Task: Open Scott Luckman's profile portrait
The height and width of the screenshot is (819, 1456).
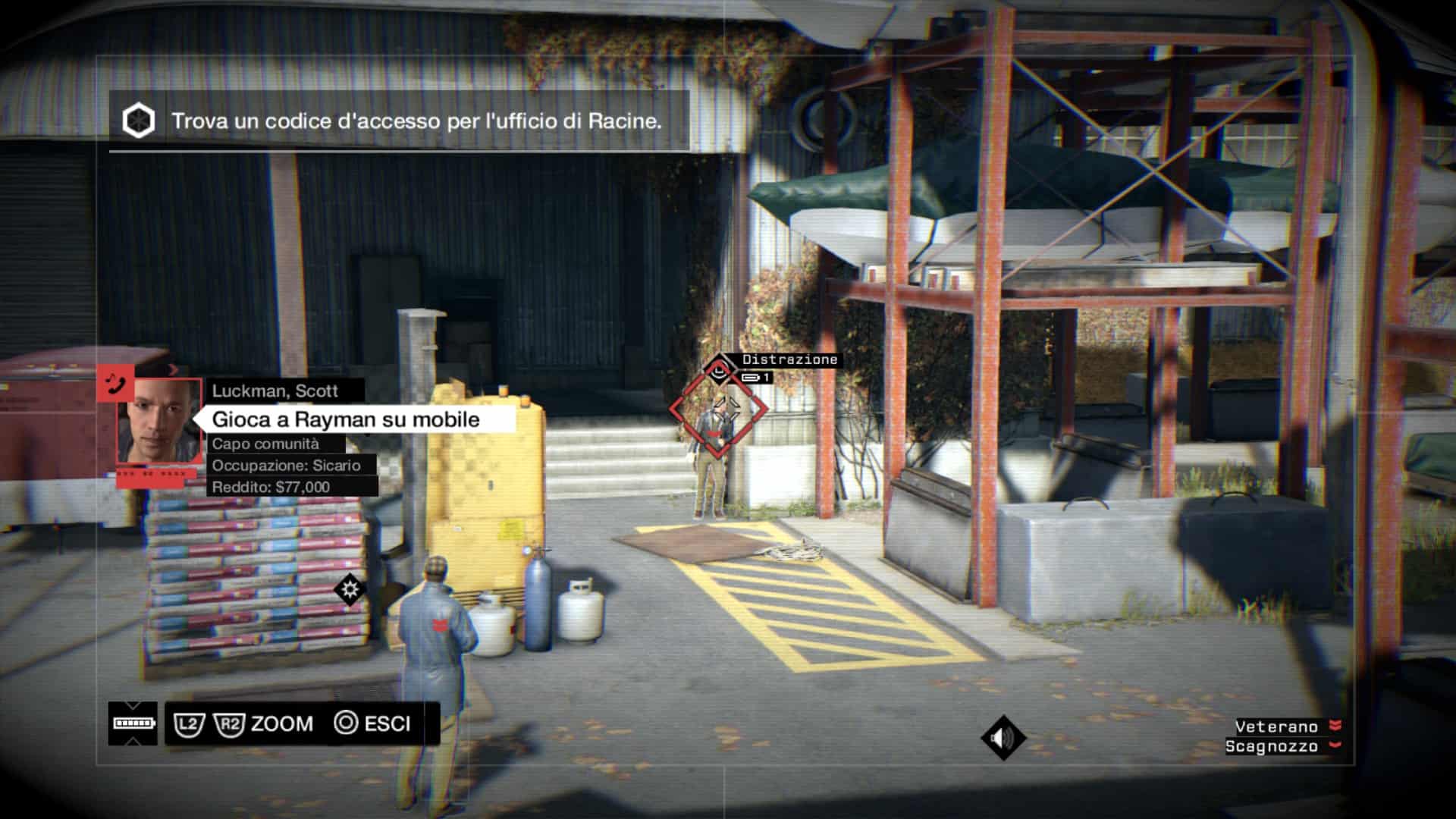Action: [x=159, y=421]
